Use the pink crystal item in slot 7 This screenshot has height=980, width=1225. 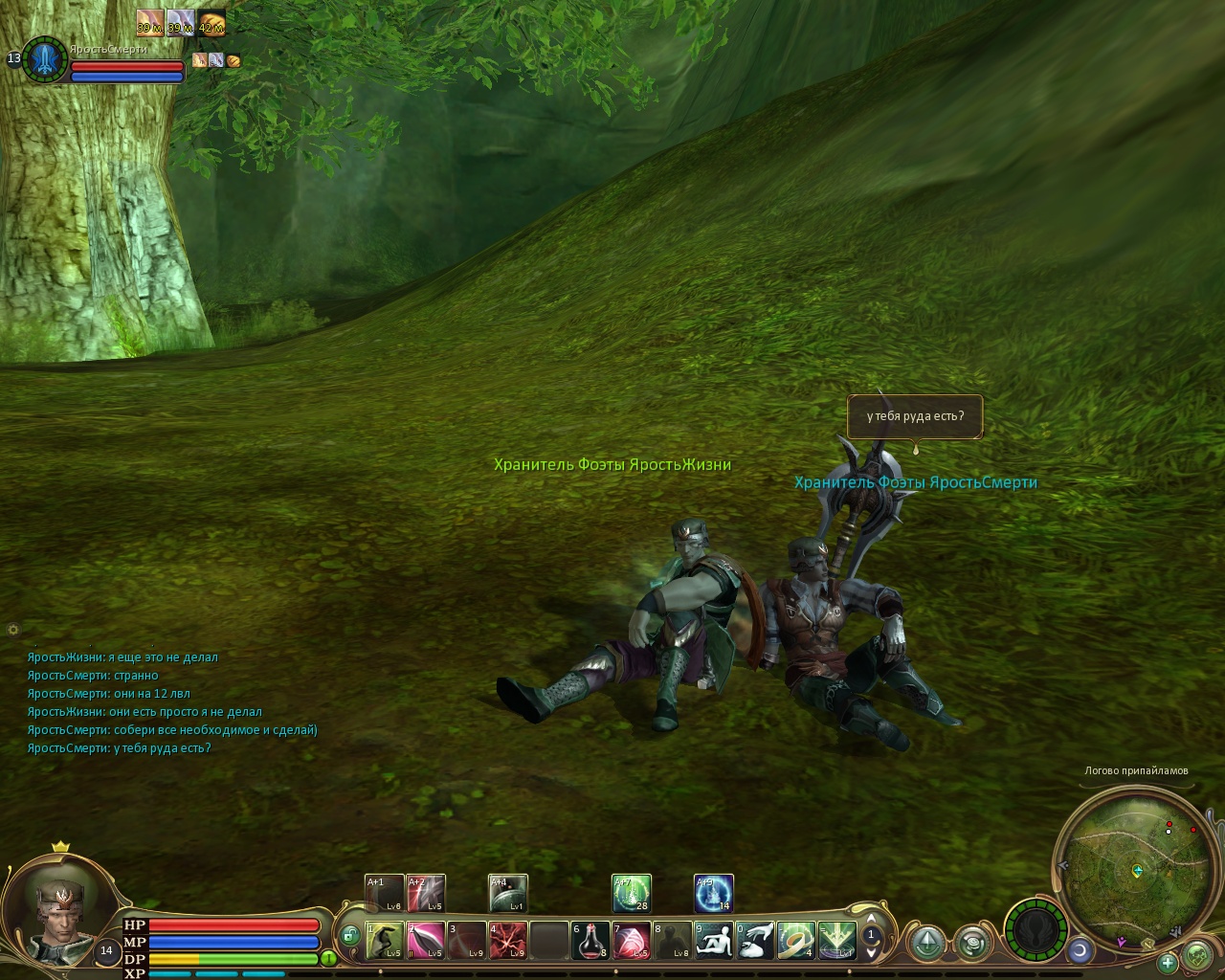click(632, 941)
